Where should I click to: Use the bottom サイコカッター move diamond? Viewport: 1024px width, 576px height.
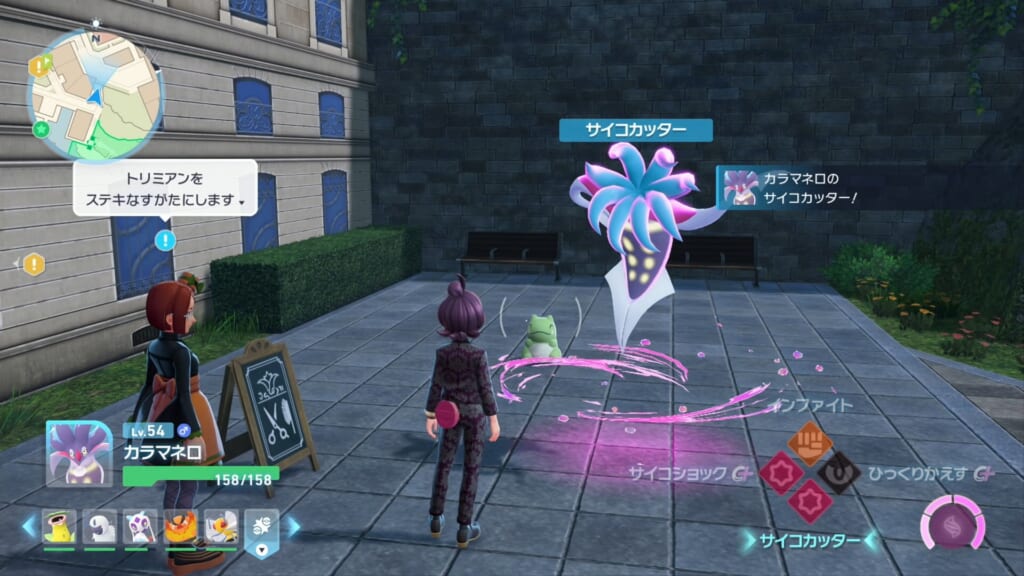[x=809, y=500]
